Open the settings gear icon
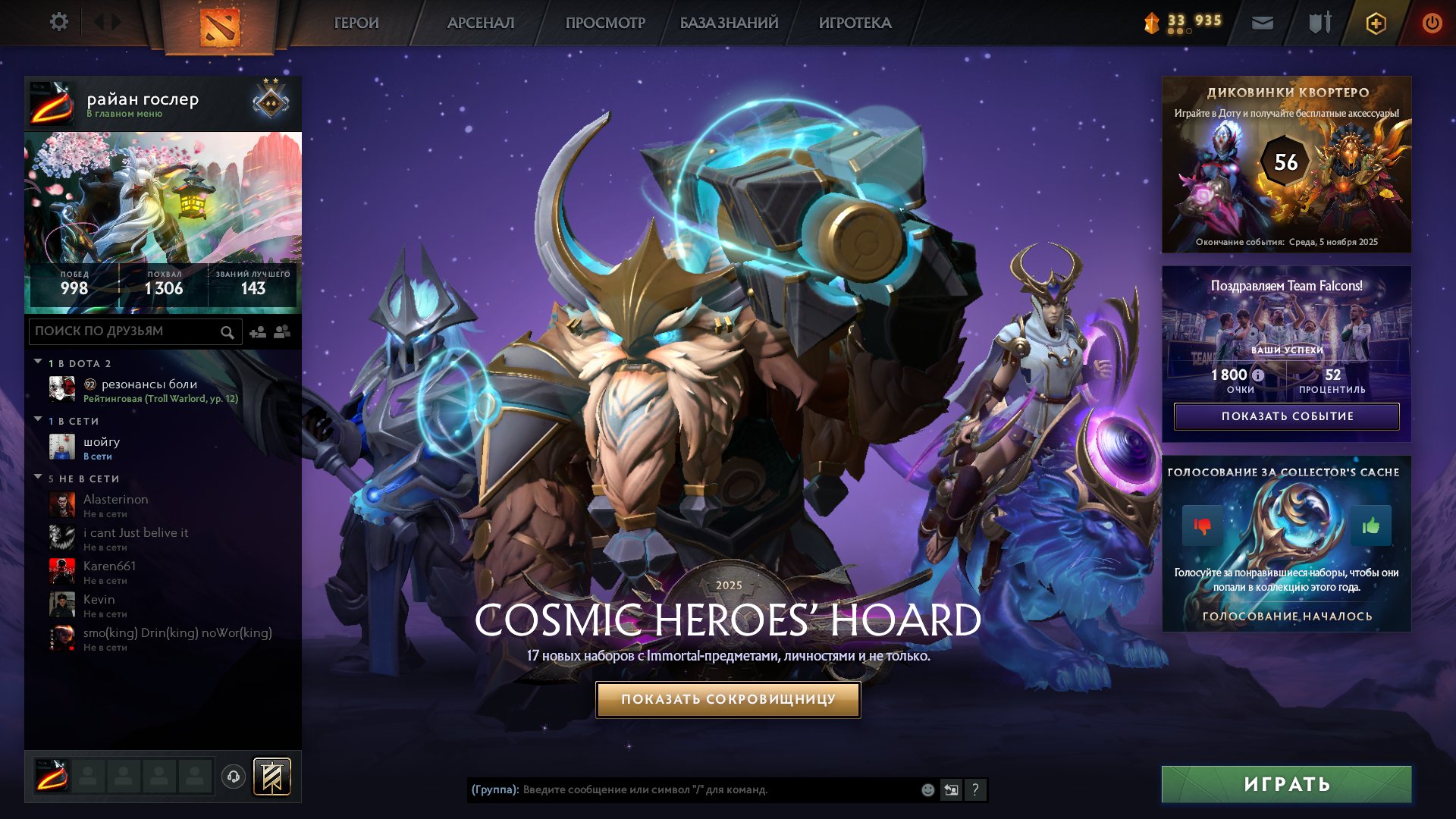 pyautogui.click(x=59, y=22)
